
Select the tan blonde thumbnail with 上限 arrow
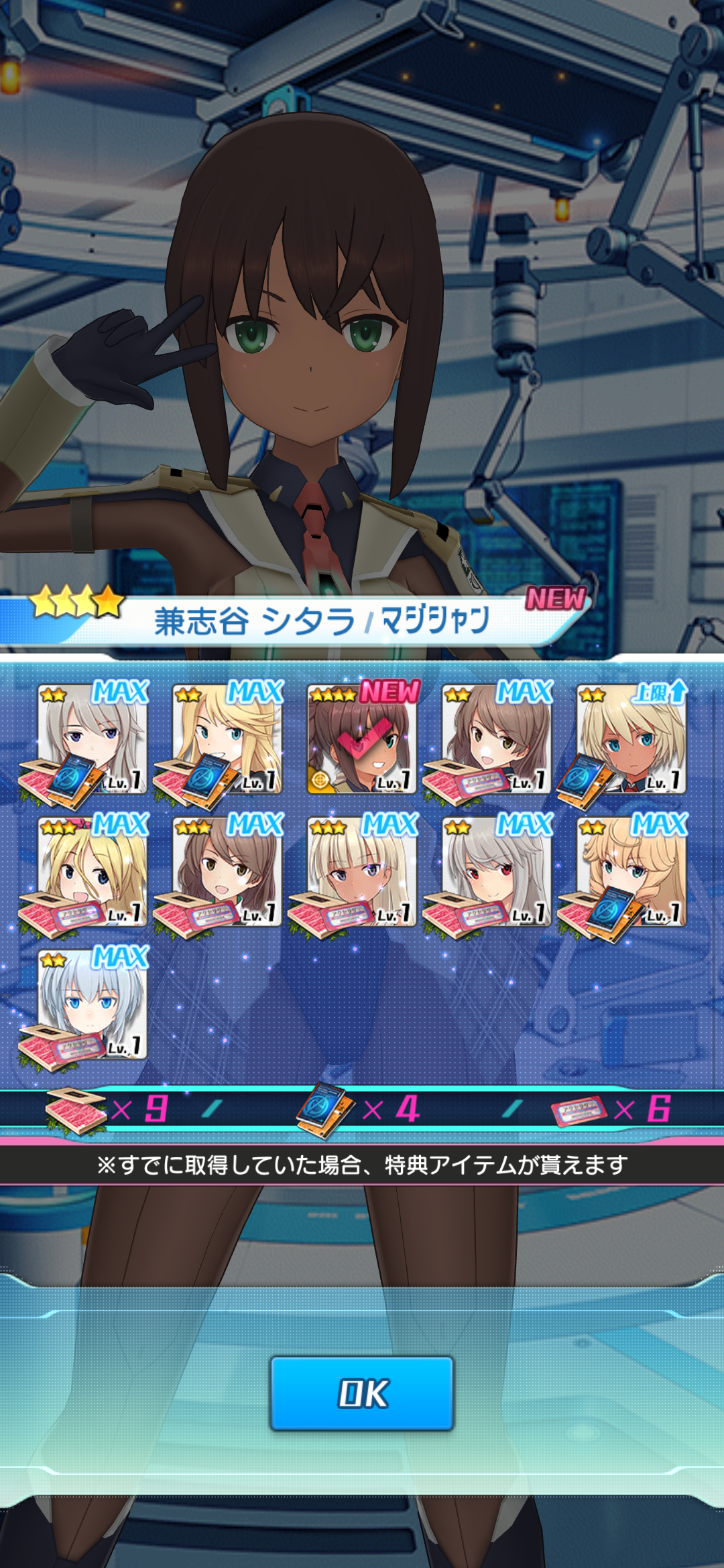tap(631, 739)
